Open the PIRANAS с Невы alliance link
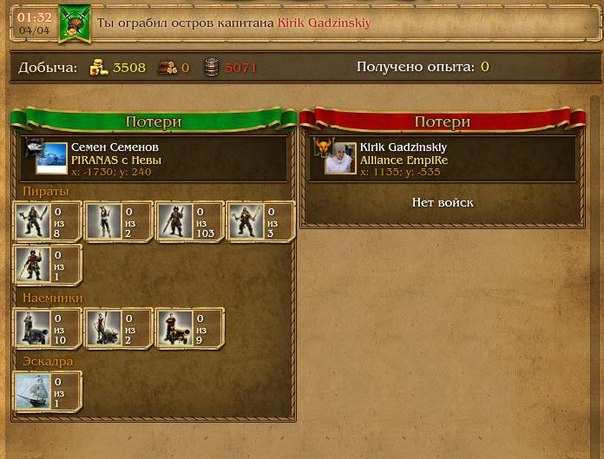Viewport: 604px width, 459px height. click(x=116, y=160)
